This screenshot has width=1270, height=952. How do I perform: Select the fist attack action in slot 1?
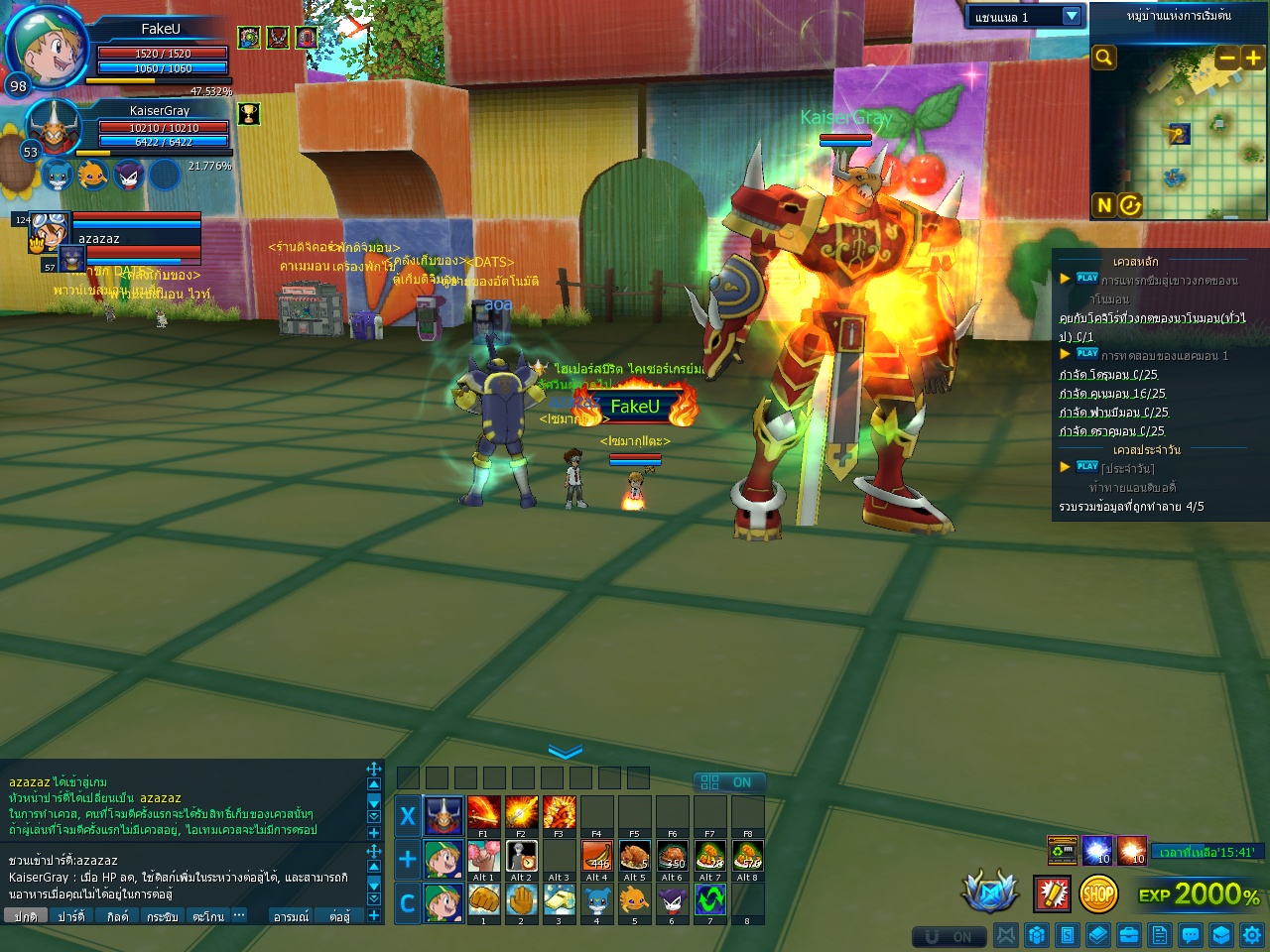pyautogui.click(x=483, y=899)
